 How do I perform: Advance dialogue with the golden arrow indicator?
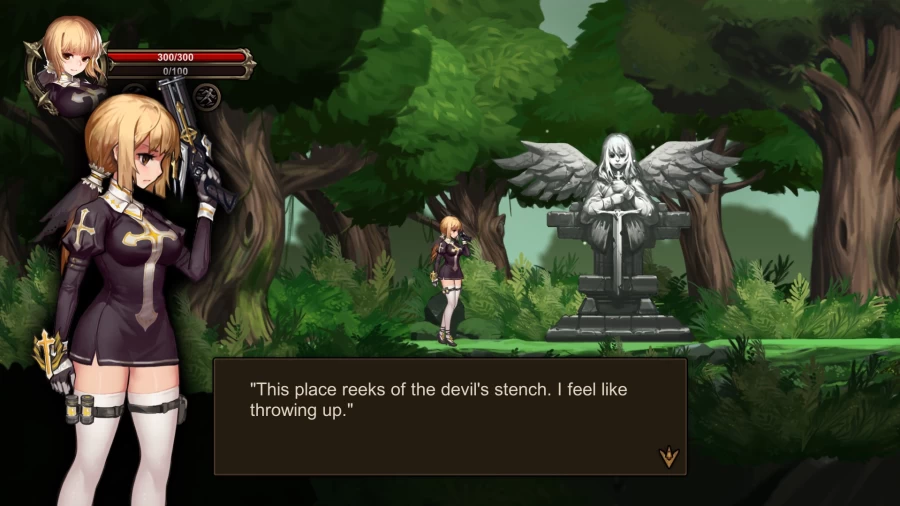pos(668,457)
